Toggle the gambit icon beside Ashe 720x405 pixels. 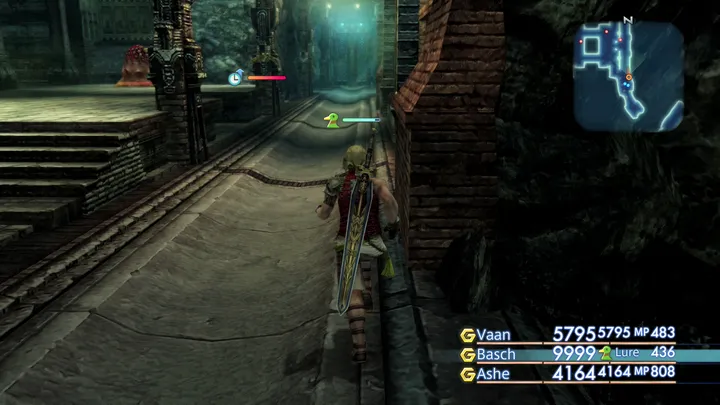tap(467, 374)
